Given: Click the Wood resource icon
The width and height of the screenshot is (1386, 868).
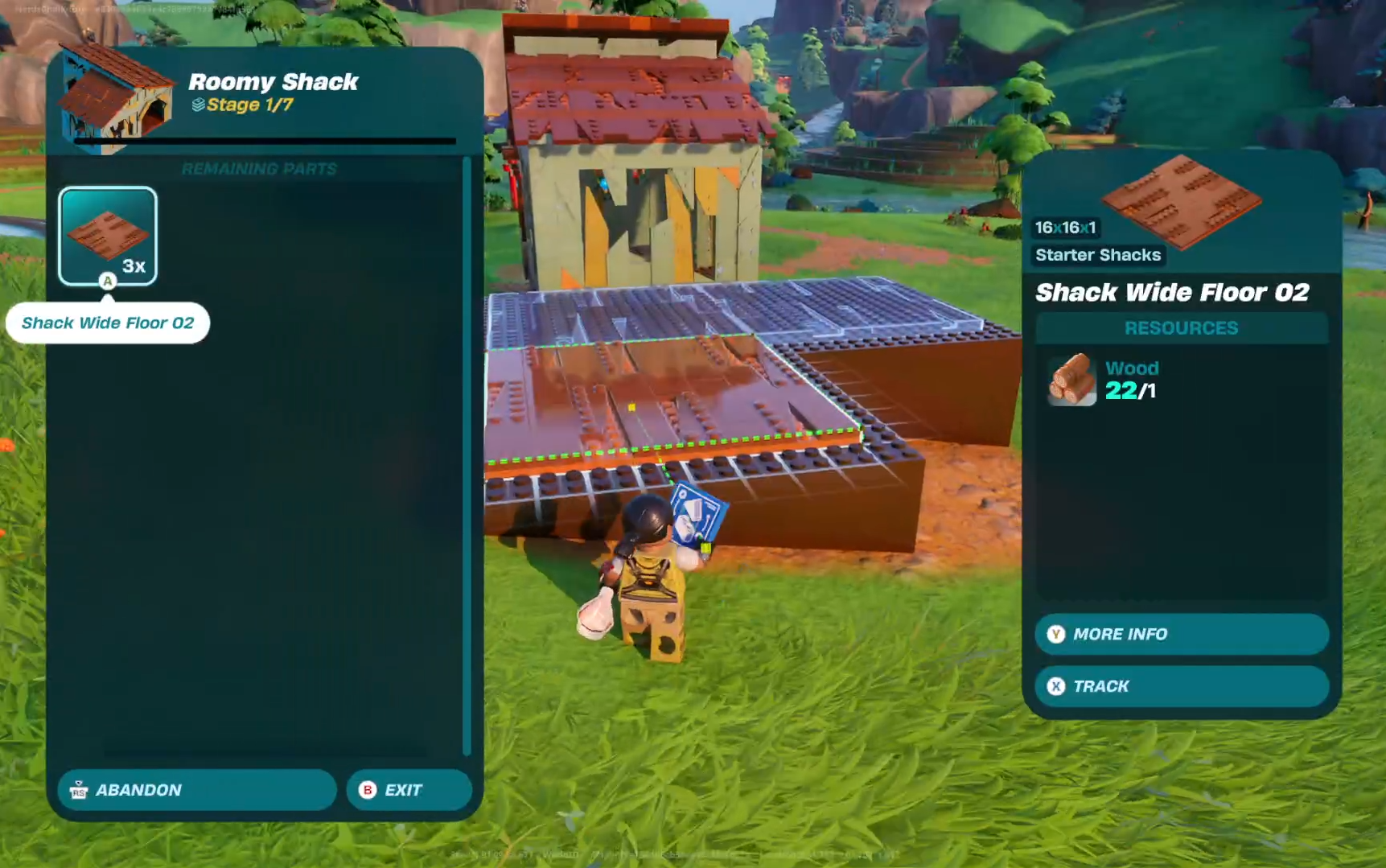Looking at the screenshot, I should [x=1071, y=380].
